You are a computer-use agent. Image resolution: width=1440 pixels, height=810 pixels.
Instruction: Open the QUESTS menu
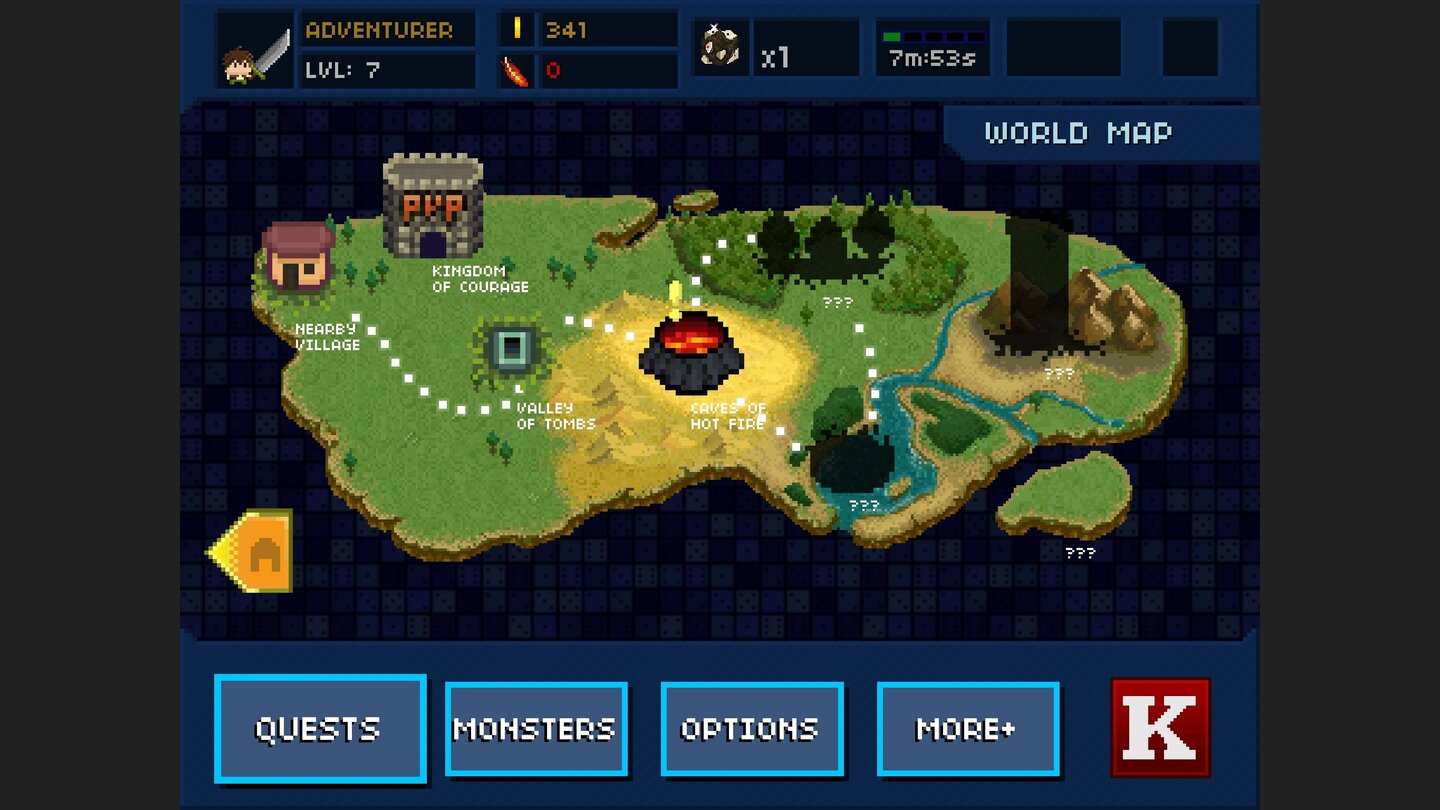click(320, 727)
